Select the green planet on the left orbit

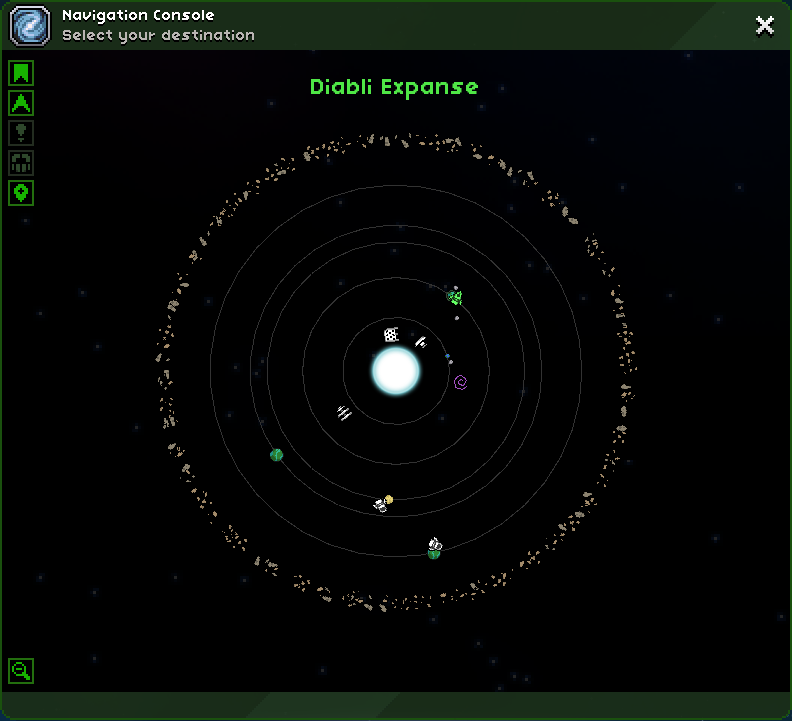point(277,455)
